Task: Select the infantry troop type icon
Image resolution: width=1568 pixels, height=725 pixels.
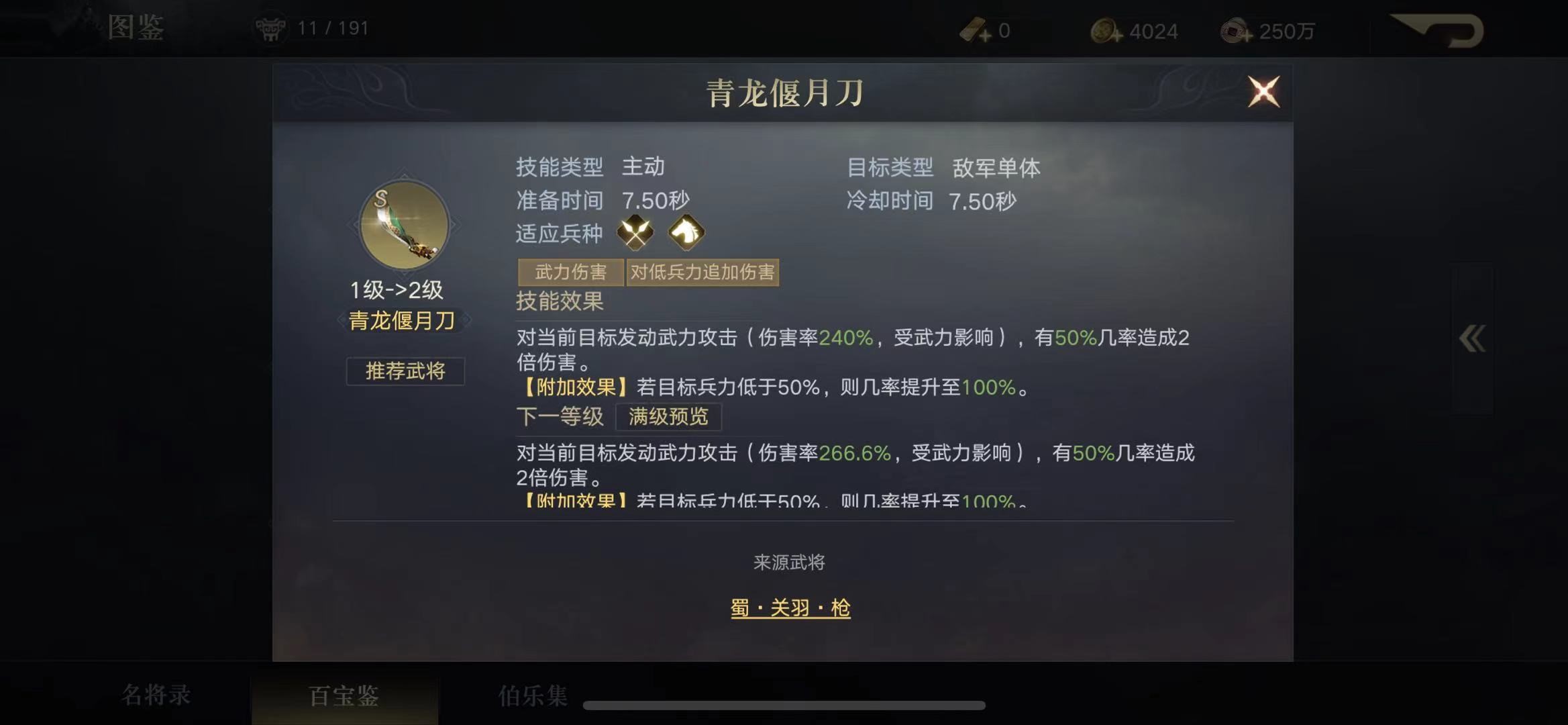Action: click(x=637, y=234)
